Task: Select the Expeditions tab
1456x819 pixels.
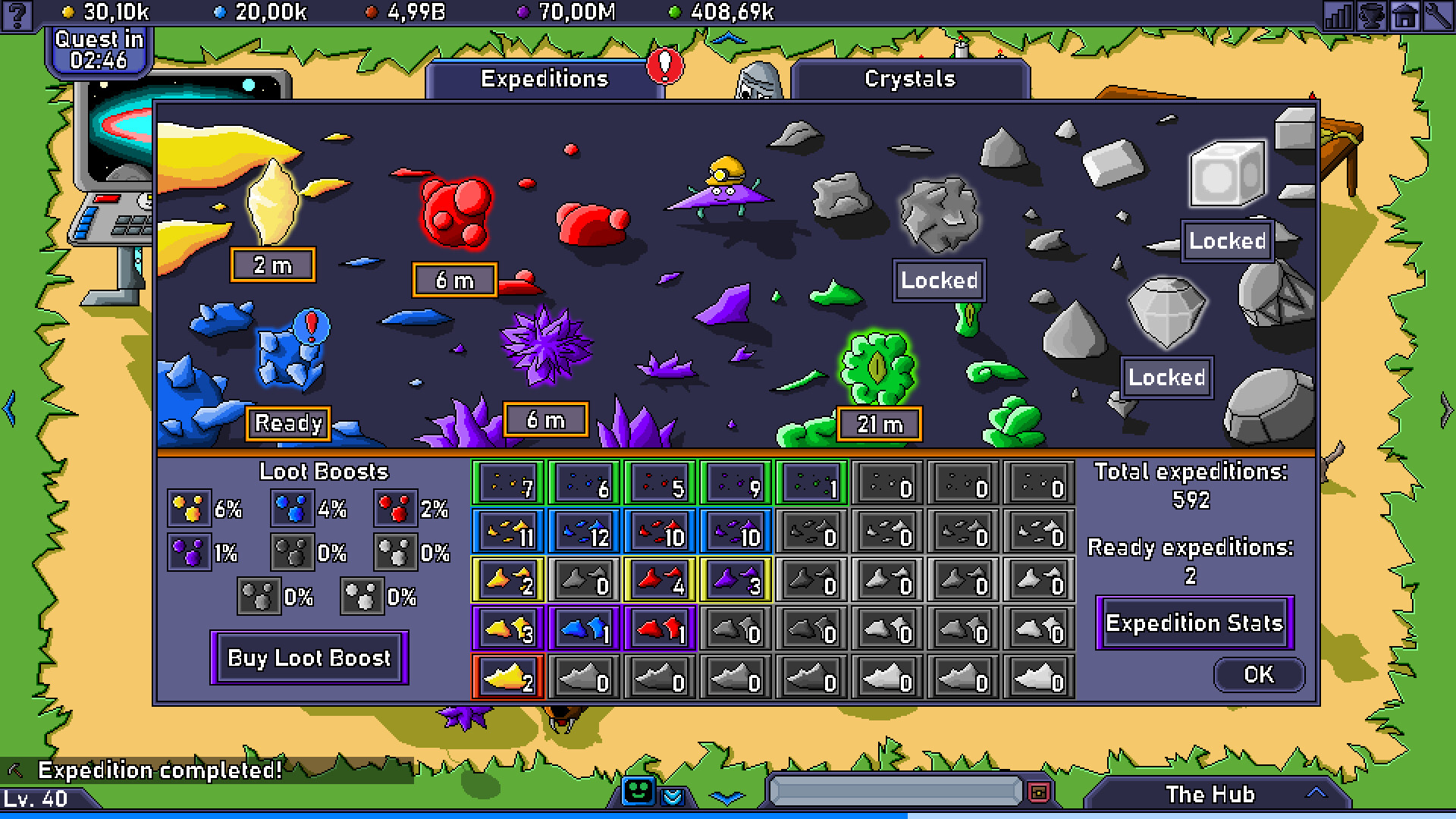Action: 544,78
